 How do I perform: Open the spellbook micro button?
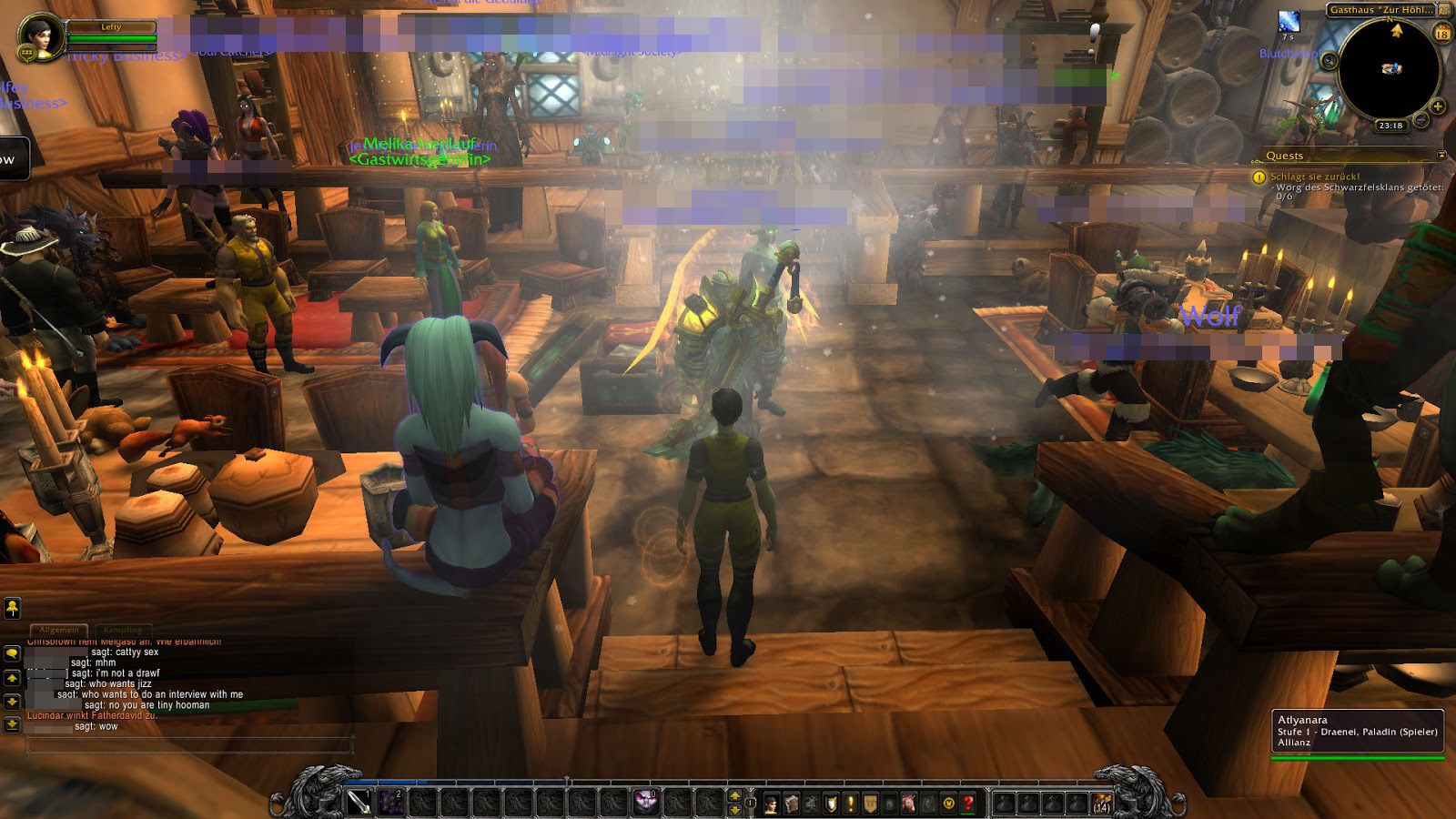coord(792,803)
